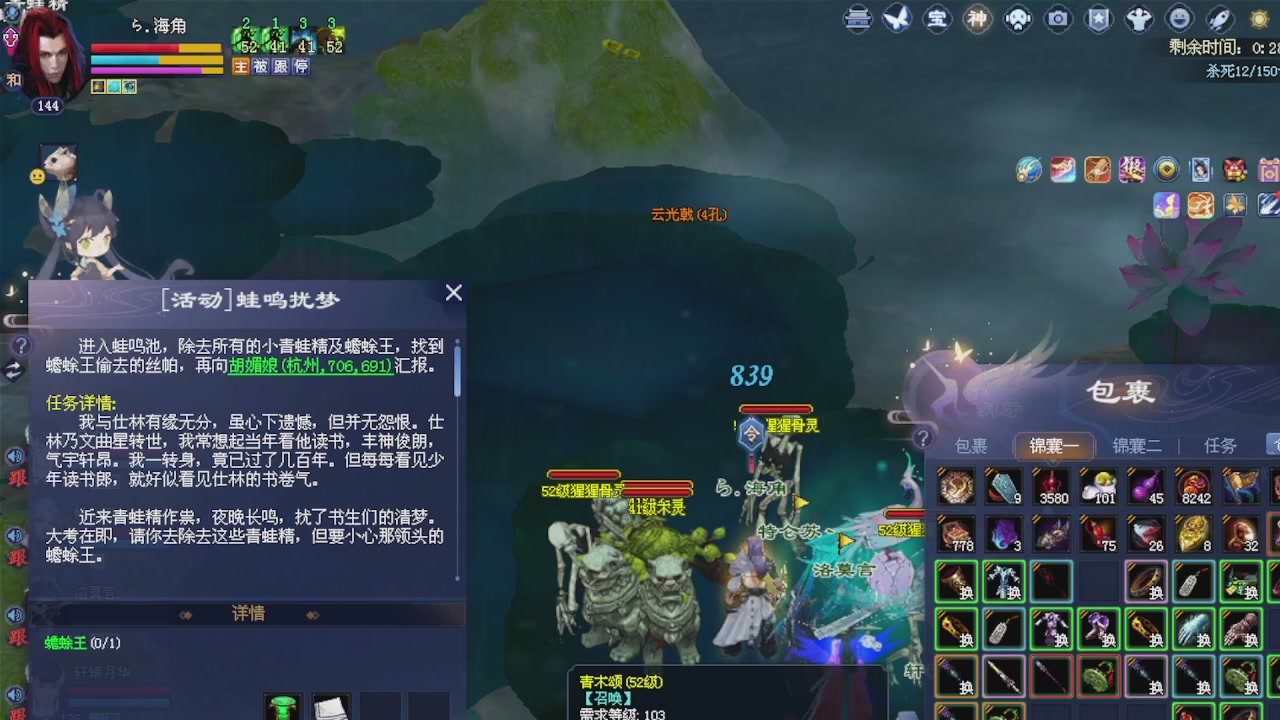Click the rocket icon in top bar
This screenshot has width=1280, height=720.
click(x=1217, y=19)
